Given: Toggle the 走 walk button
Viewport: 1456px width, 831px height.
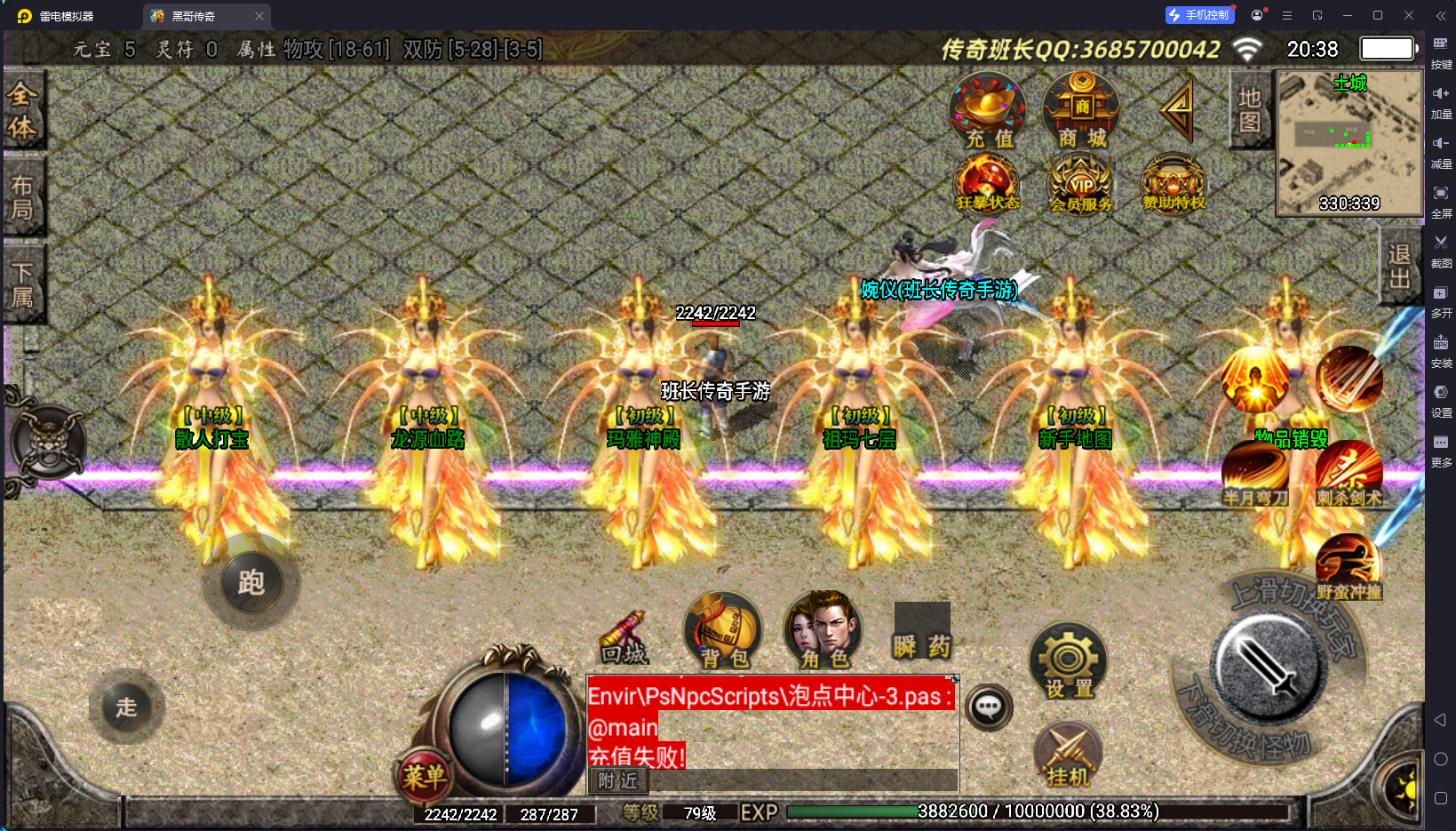Looking at the screenshot, I should coord(126,707).
